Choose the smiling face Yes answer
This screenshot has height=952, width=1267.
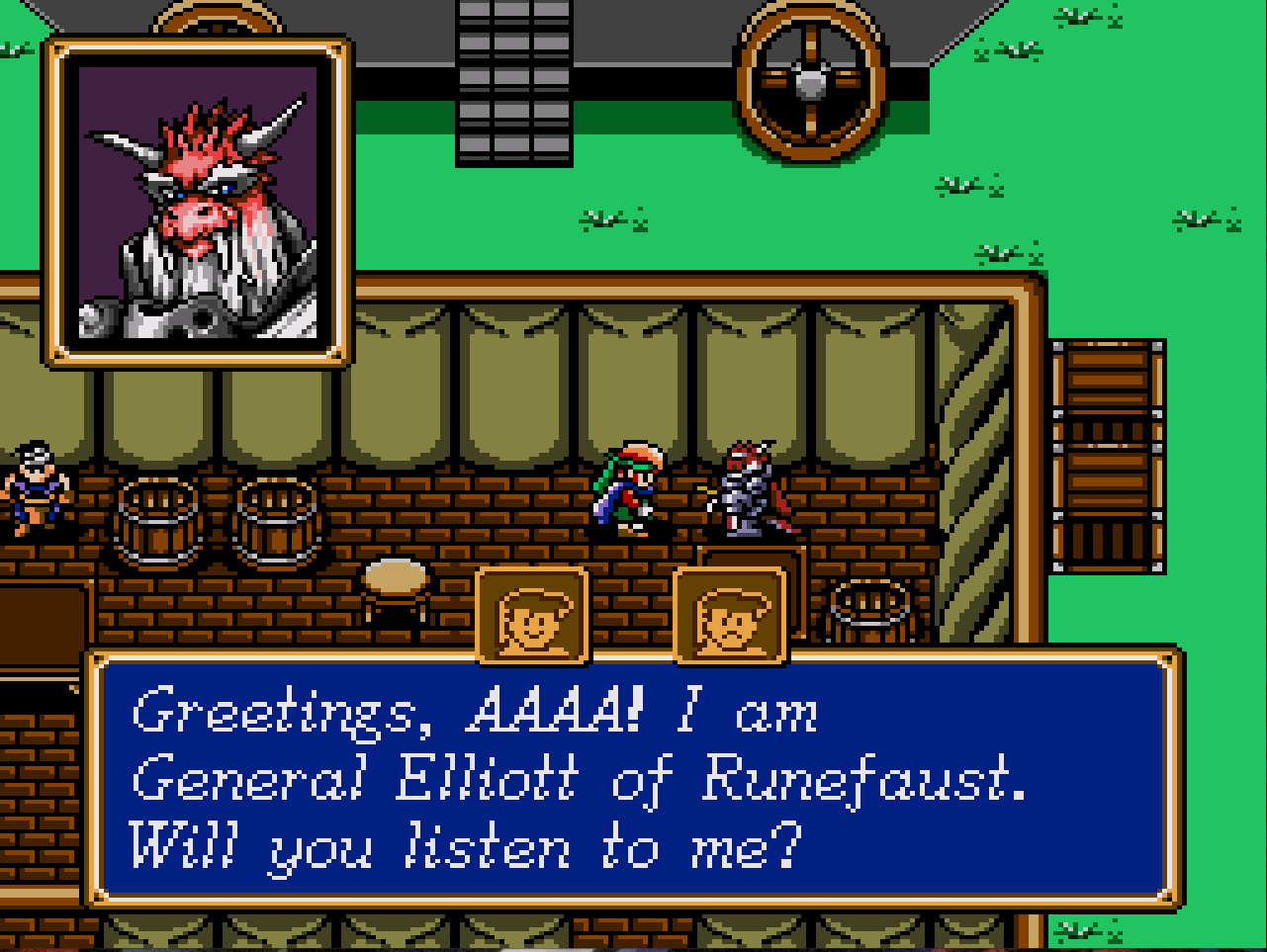[532, 617]
